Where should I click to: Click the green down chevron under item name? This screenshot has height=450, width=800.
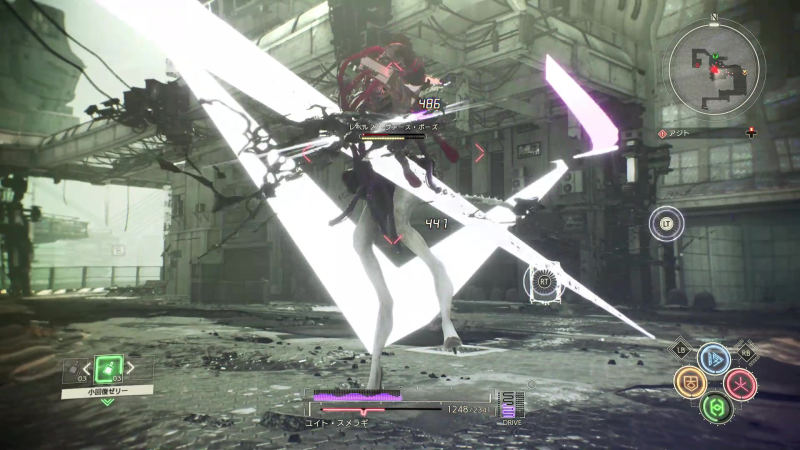[107, 402]
